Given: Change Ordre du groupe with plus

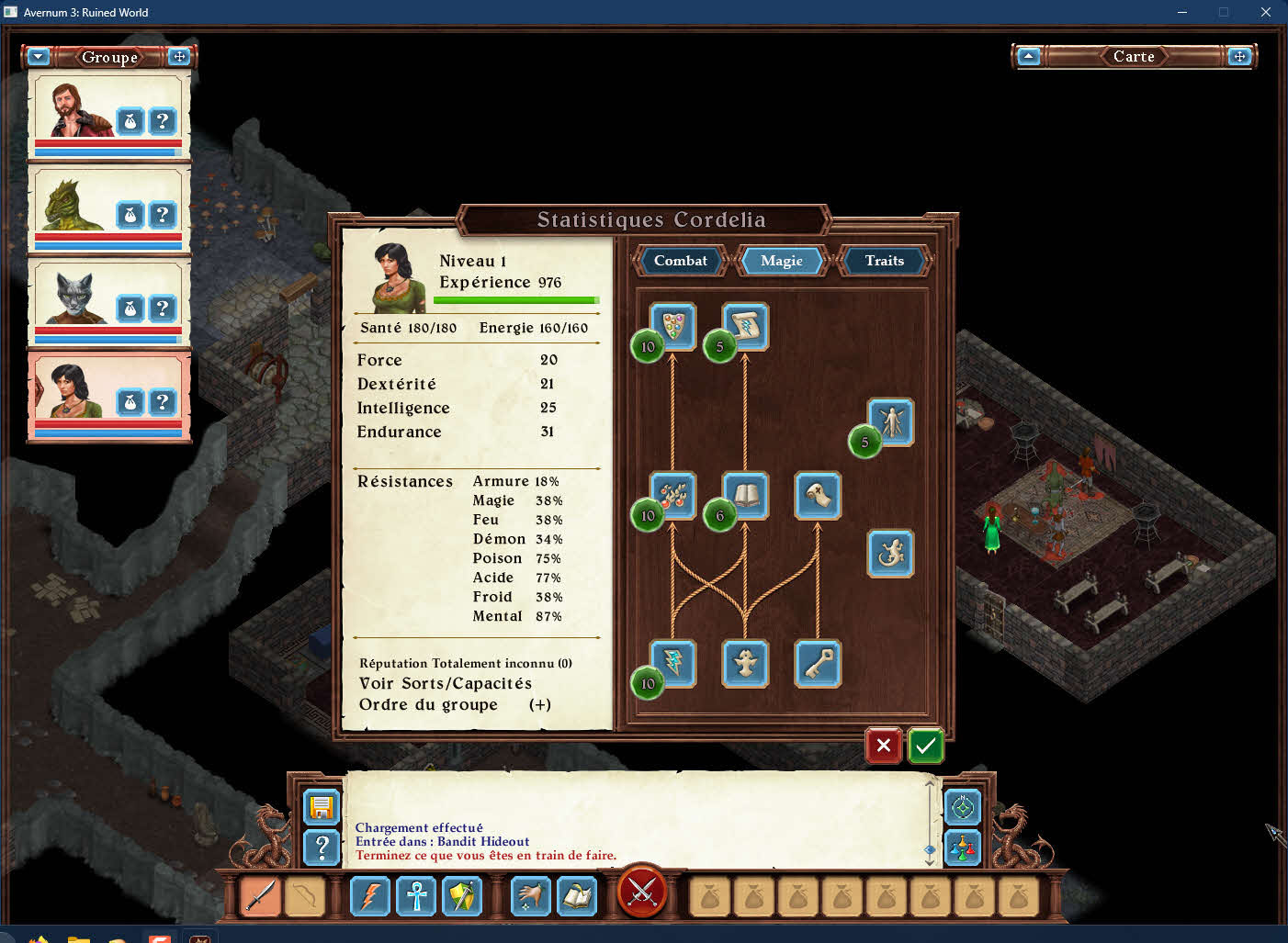Looking at the screenshot, I should coord(540,705).
